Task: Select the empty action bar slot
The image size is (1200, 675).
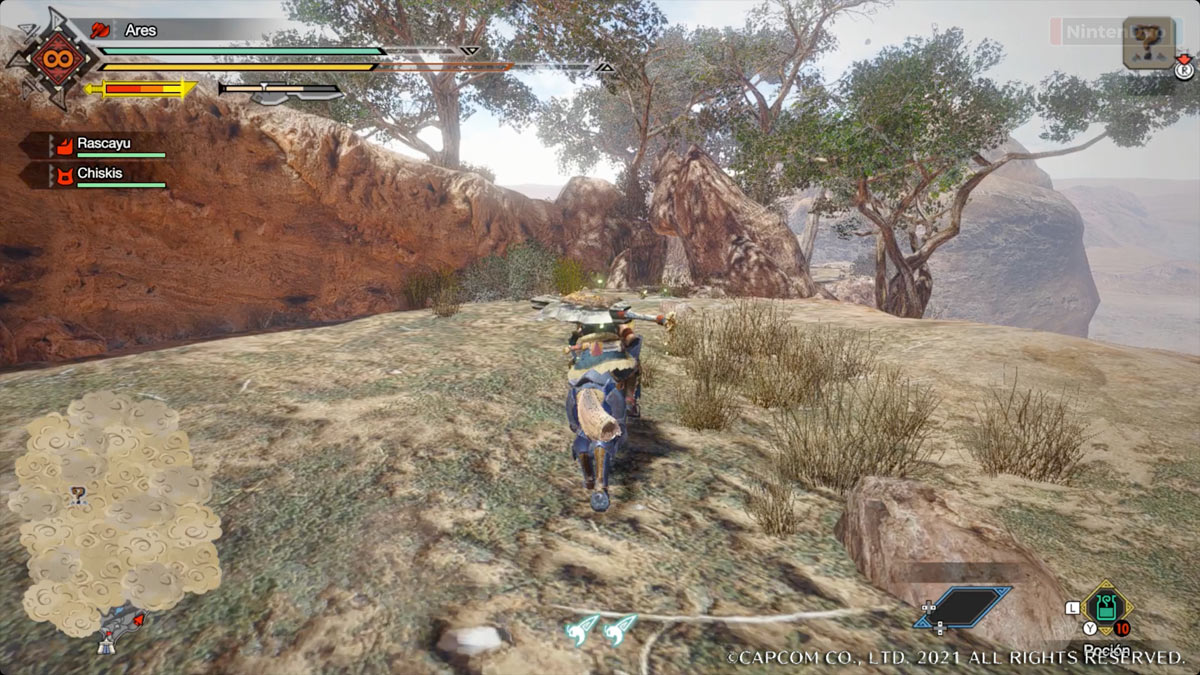Action: point(962,607)
